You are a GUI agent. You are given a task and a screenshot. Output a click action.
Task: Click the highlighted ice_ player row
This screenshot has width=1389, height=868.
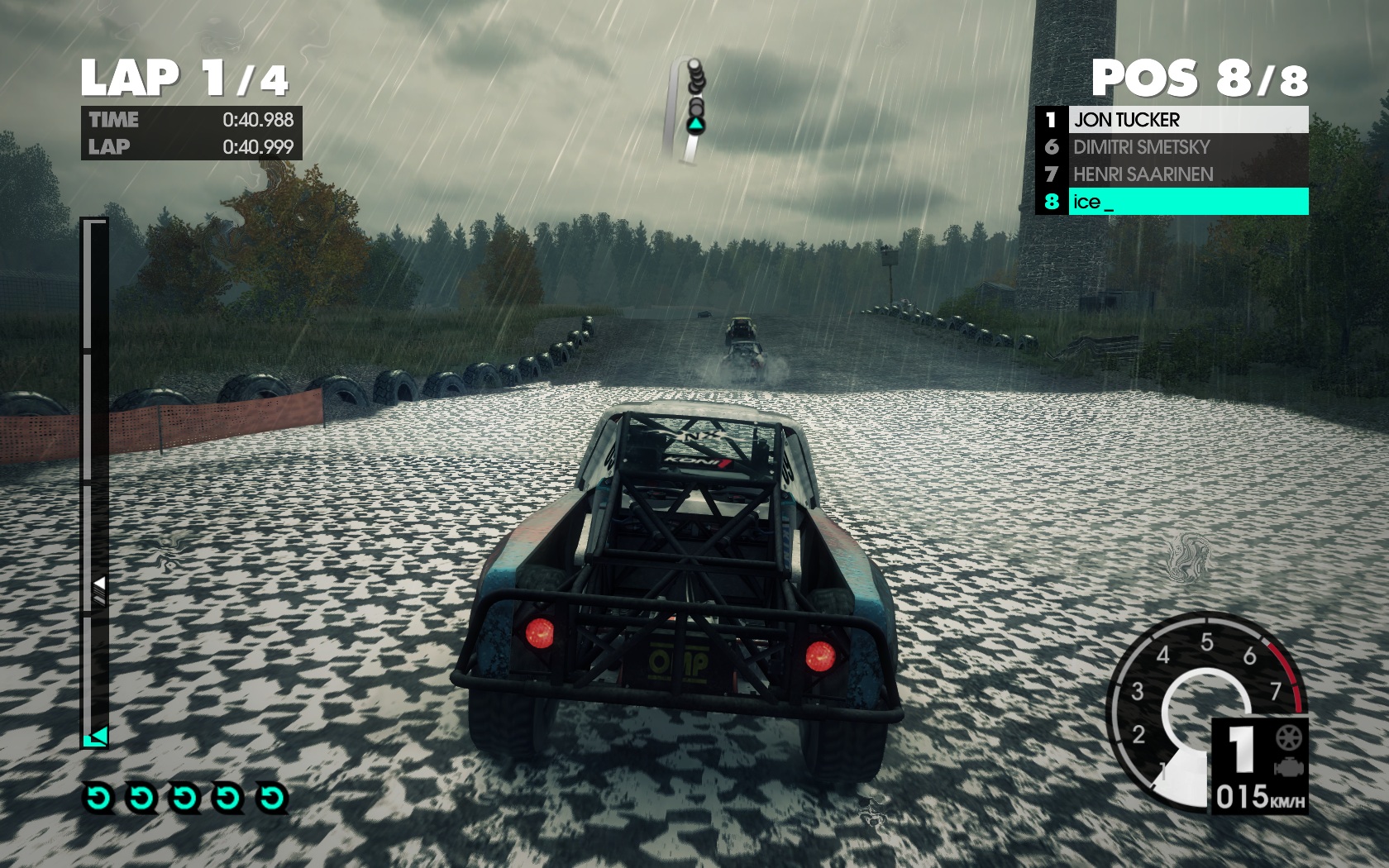(x=1172, y=202)
